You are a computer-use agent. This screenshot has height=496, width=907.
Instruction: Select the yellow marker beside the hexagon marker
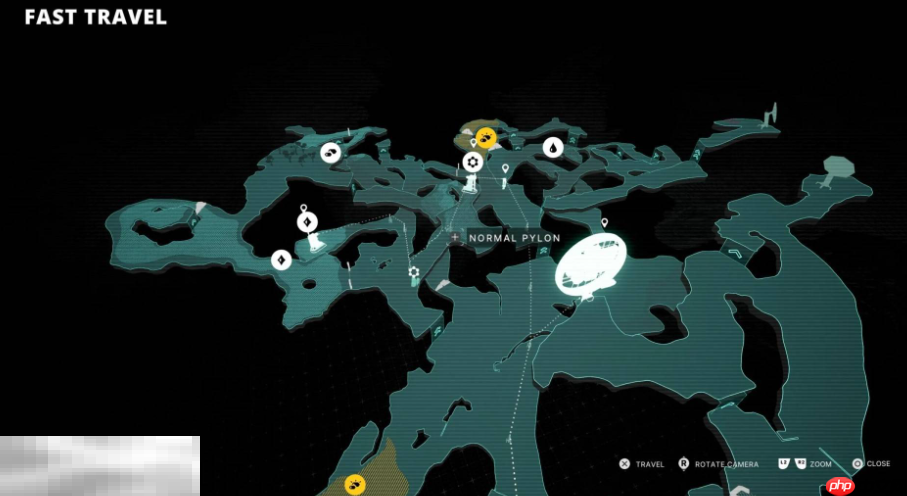pos(485,137)
